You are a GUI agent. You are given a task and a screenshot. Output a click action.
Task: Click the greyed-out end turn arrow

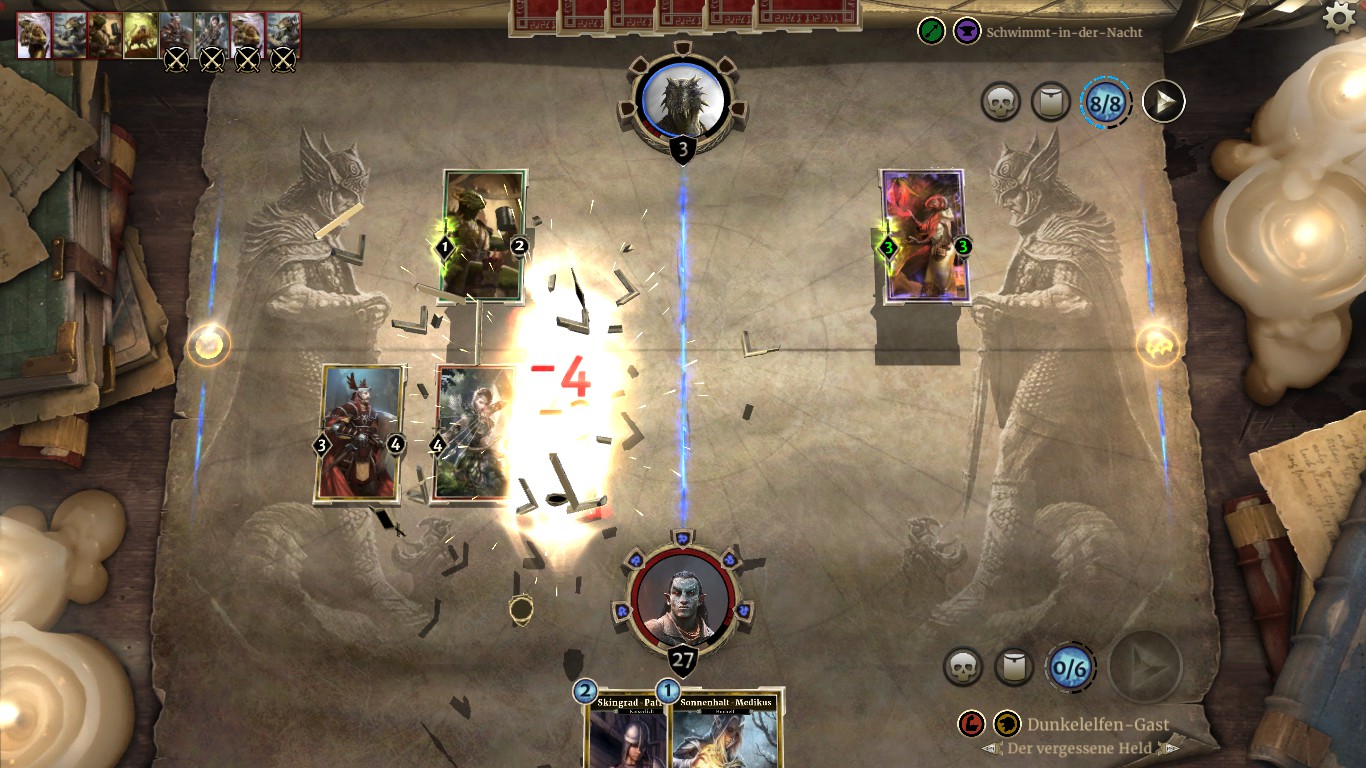click(x=1145, y=665)
